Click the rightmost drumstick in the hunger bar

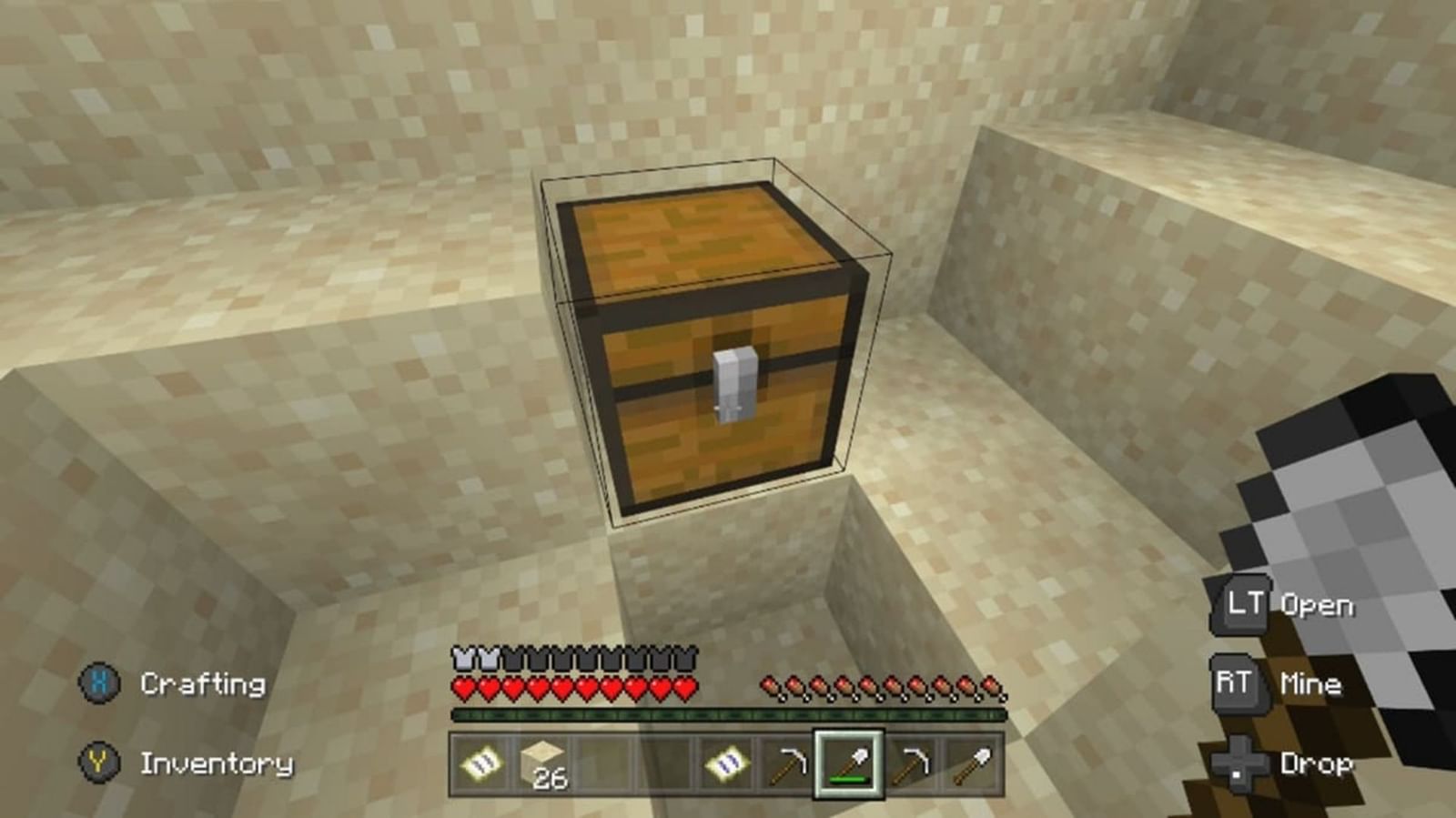pos(994,685)
